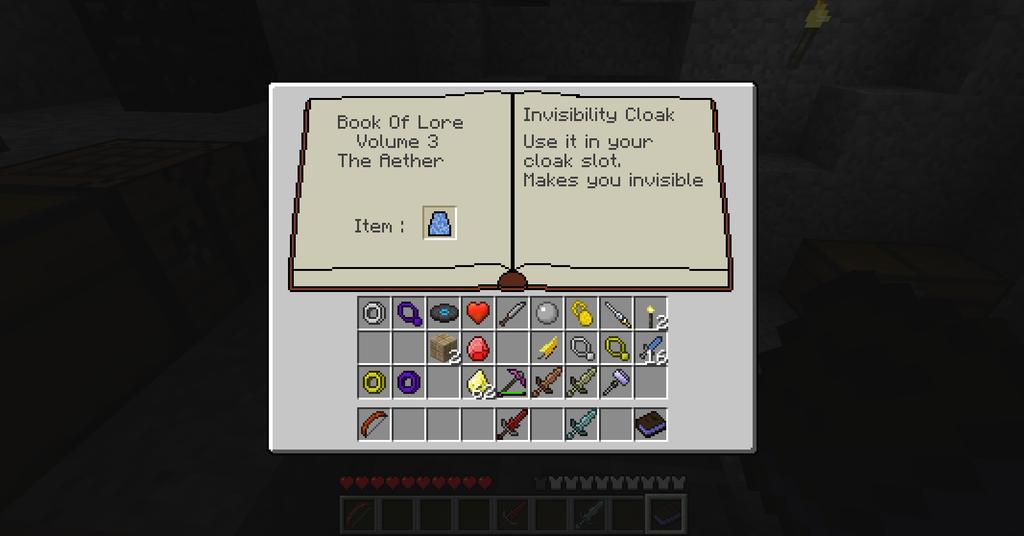Pick up the golden lock item
This screenshot has height=536, width=1024.
pos(580,313)
